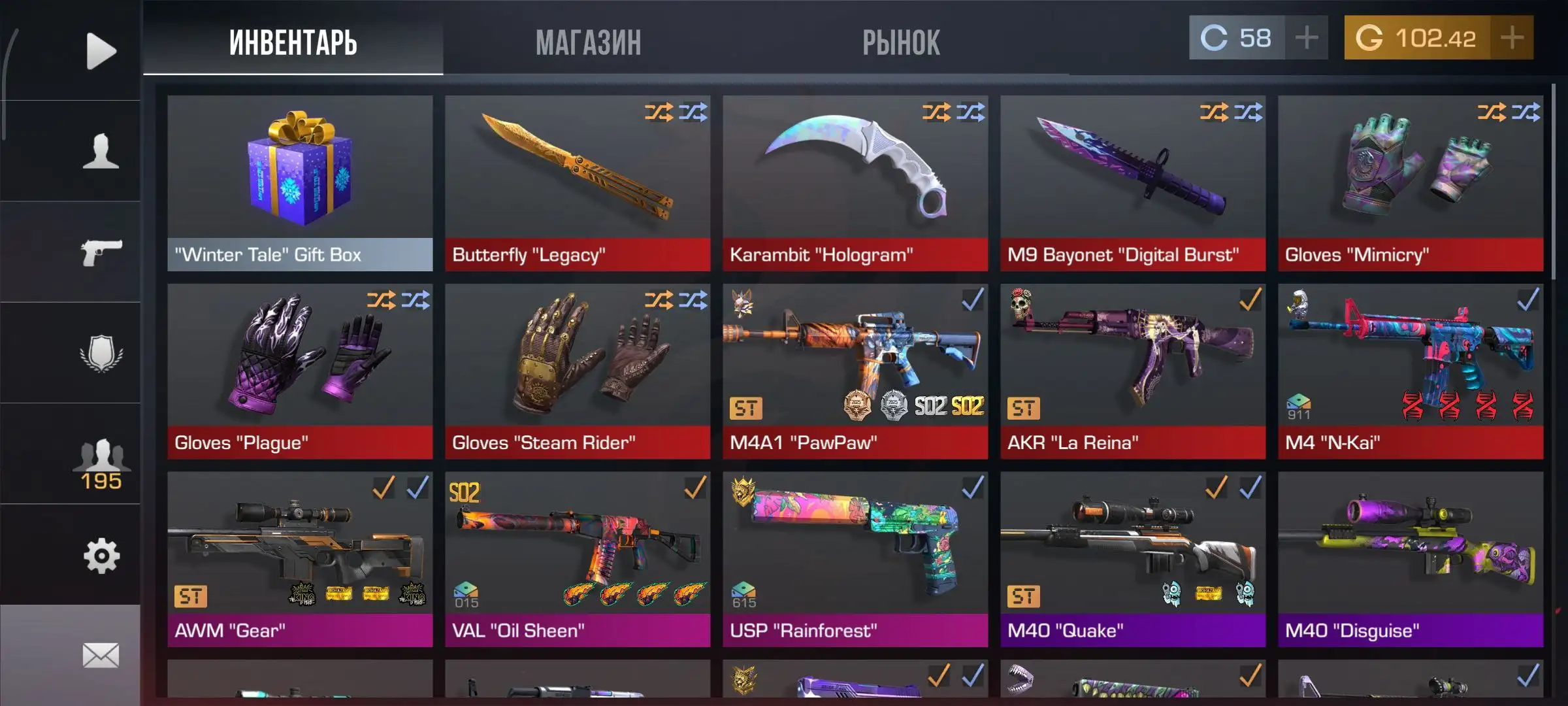The height and width of the screenshot is (706, 1568).
Task: Pick the M9 Bayonet "Digital Burst"
Action: (x=1133, y=183)
